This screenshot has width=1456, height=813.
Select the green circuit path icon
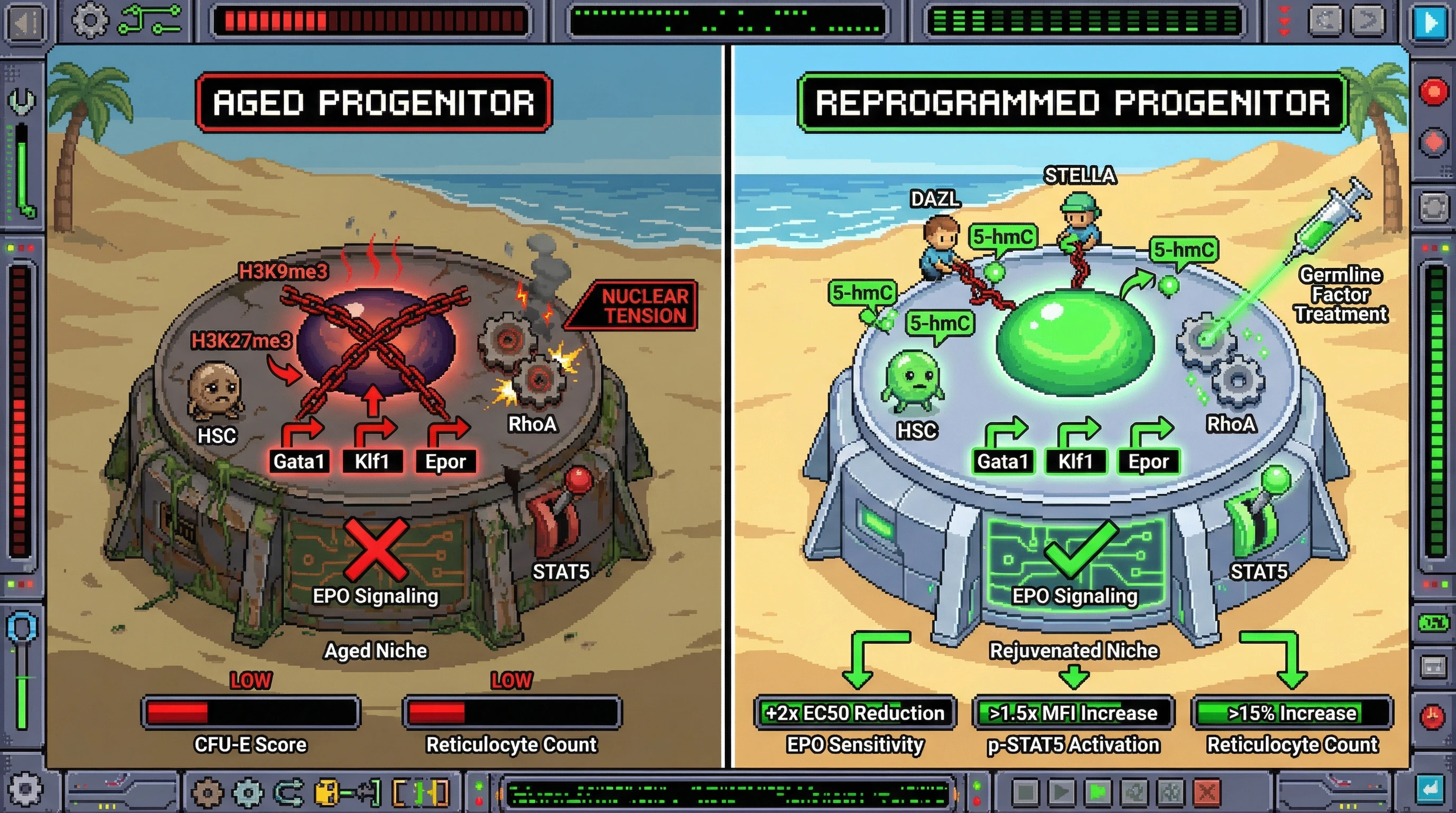(150, 20)
